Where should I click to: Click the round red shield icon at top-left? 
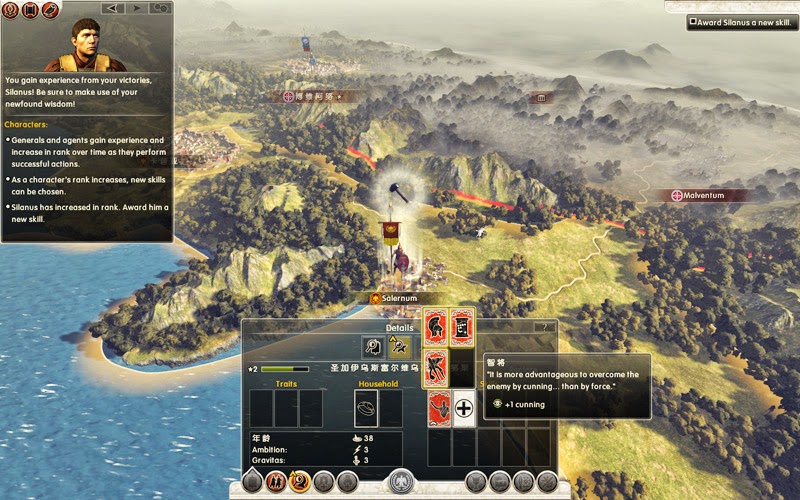pos(11,10)
